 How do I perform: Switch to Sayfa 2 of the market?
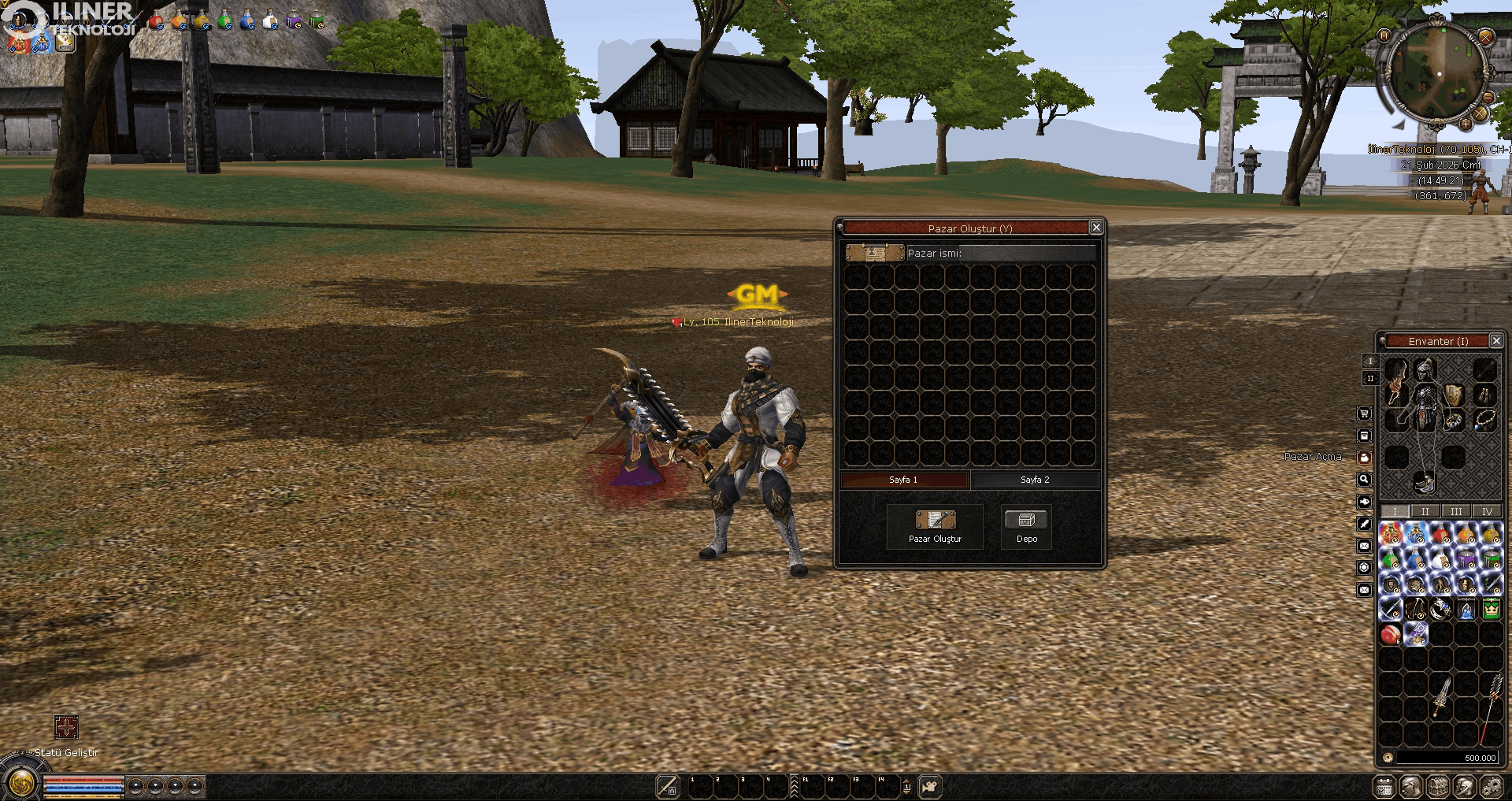coord(1035,480)
